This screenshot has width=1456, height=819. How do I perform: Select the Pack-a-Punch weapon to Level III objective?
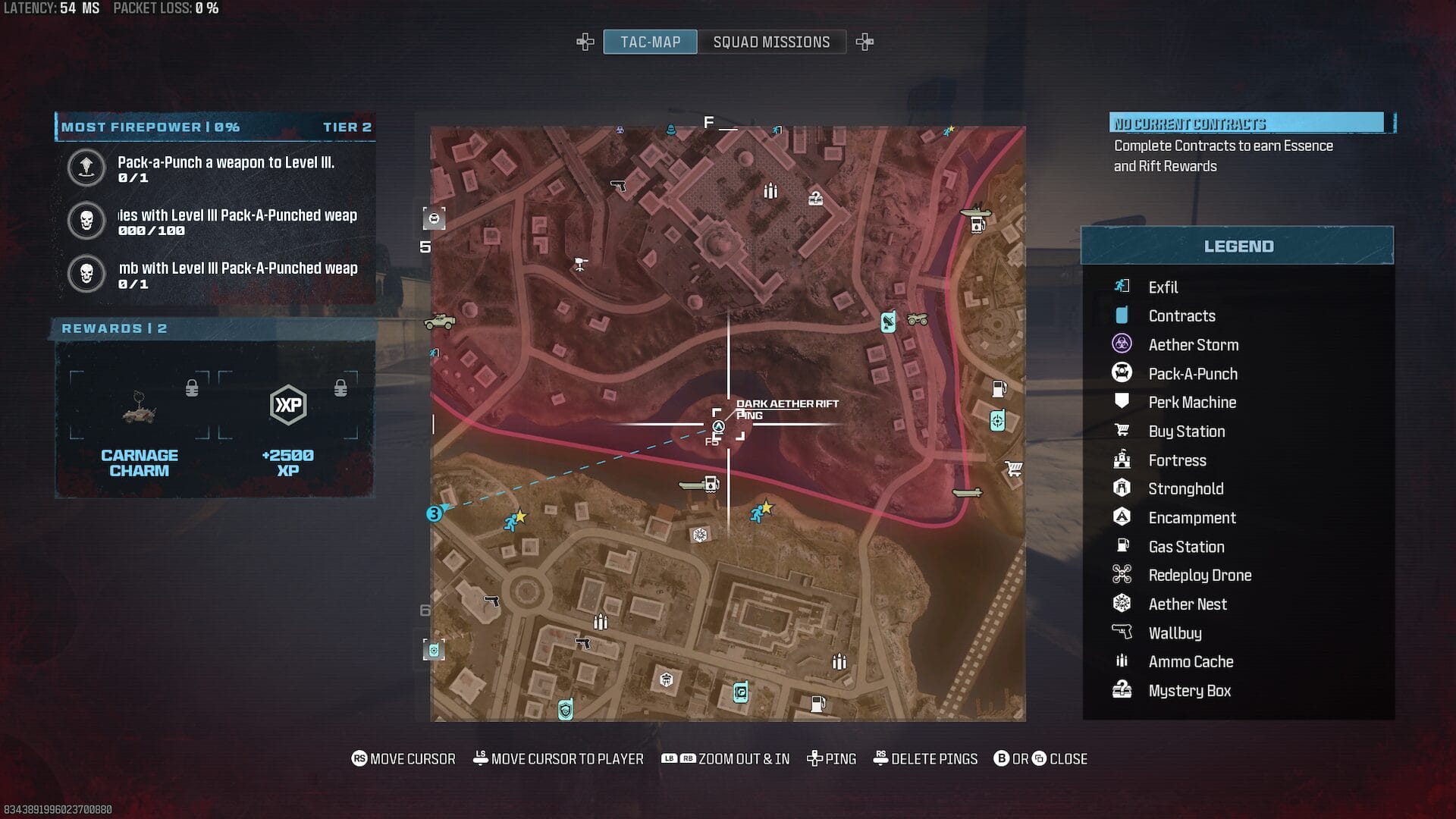(x=225, y=168)
